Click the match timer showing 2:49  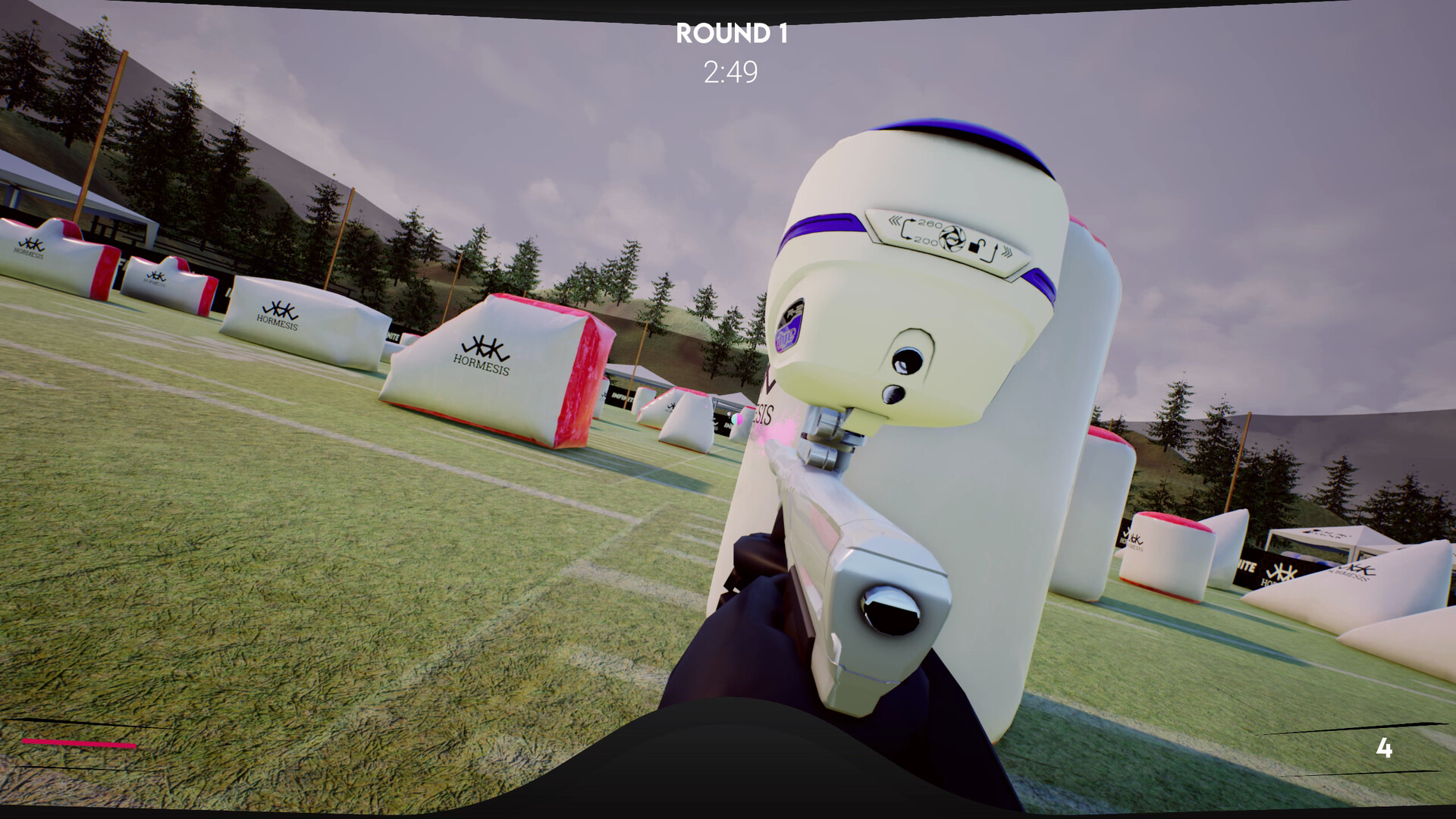click(x=730, y=71)
